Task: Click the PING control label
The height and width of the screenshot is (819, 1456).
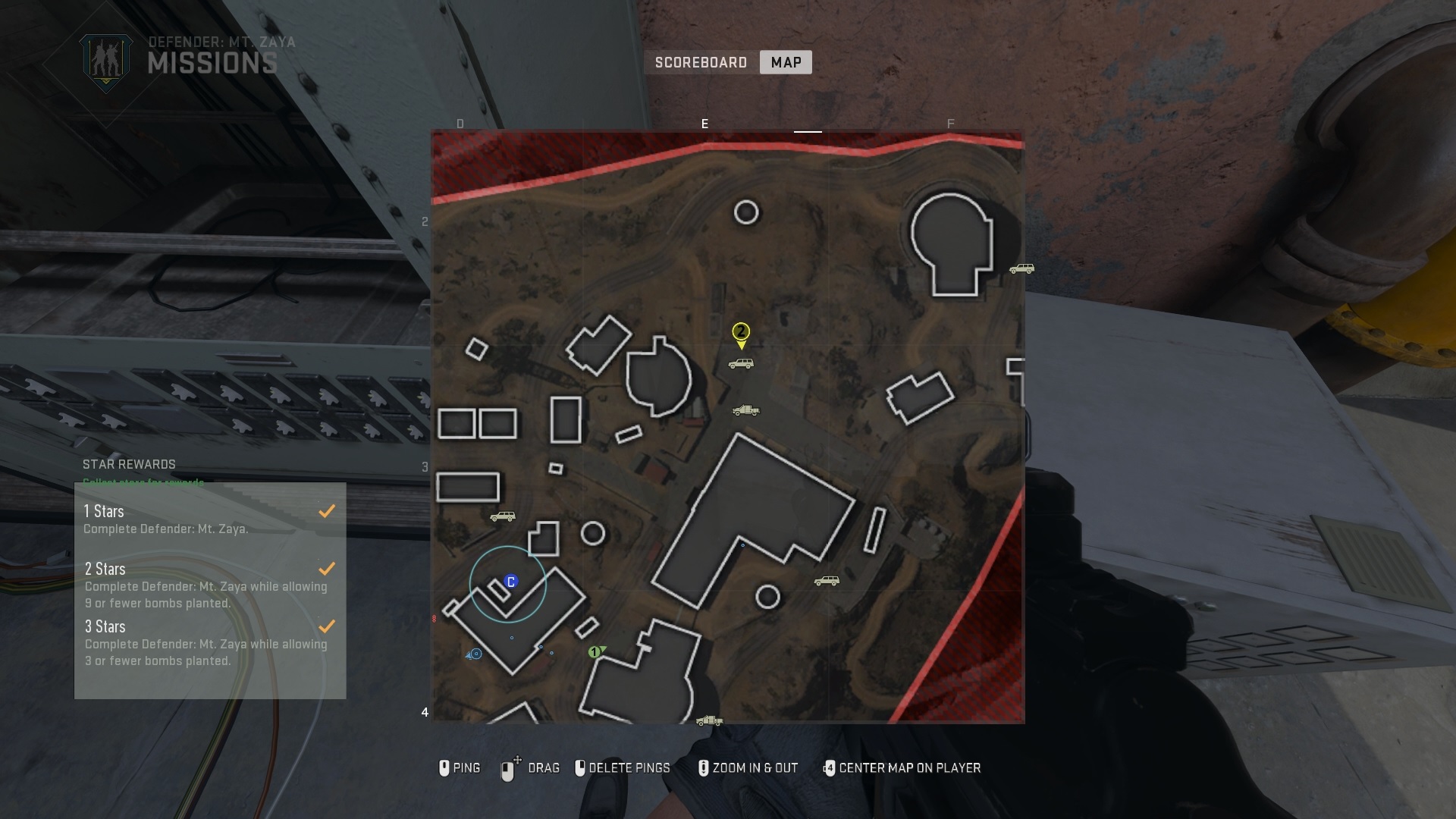Action: point(468,767)
